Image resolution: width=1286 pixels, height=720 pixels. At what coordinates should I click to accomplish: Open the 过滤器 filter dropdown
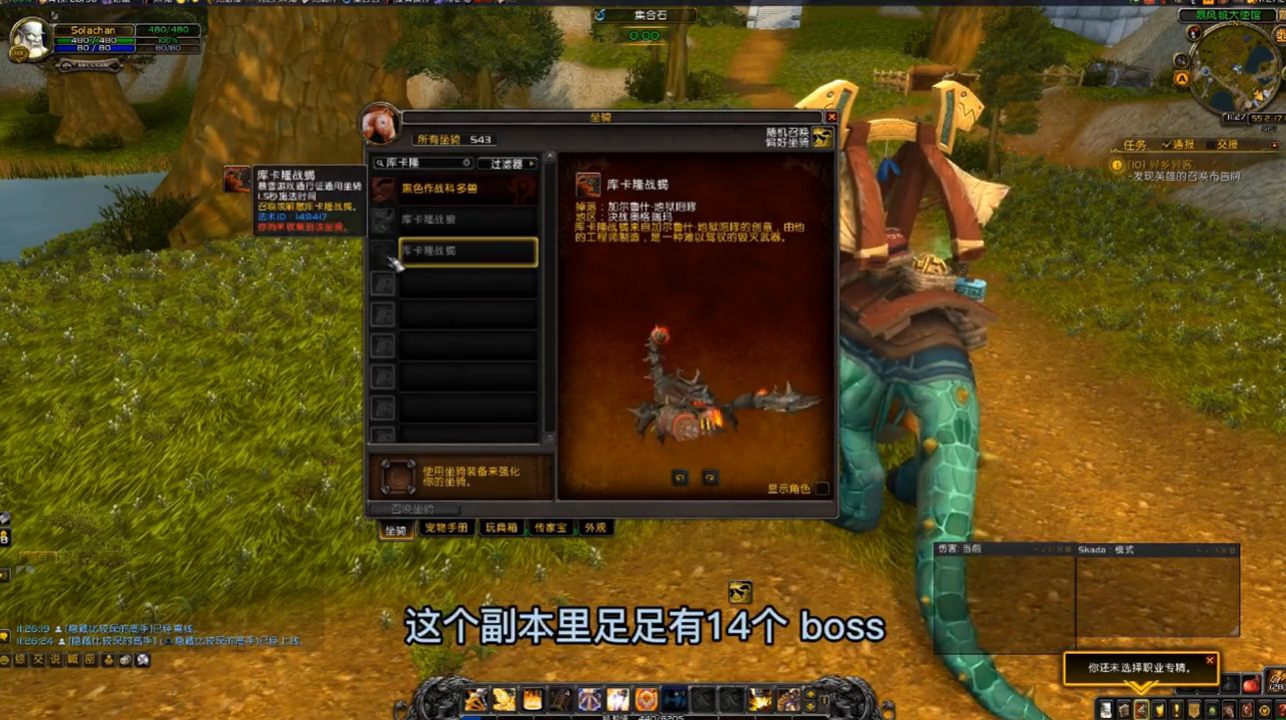pos(507,163)
